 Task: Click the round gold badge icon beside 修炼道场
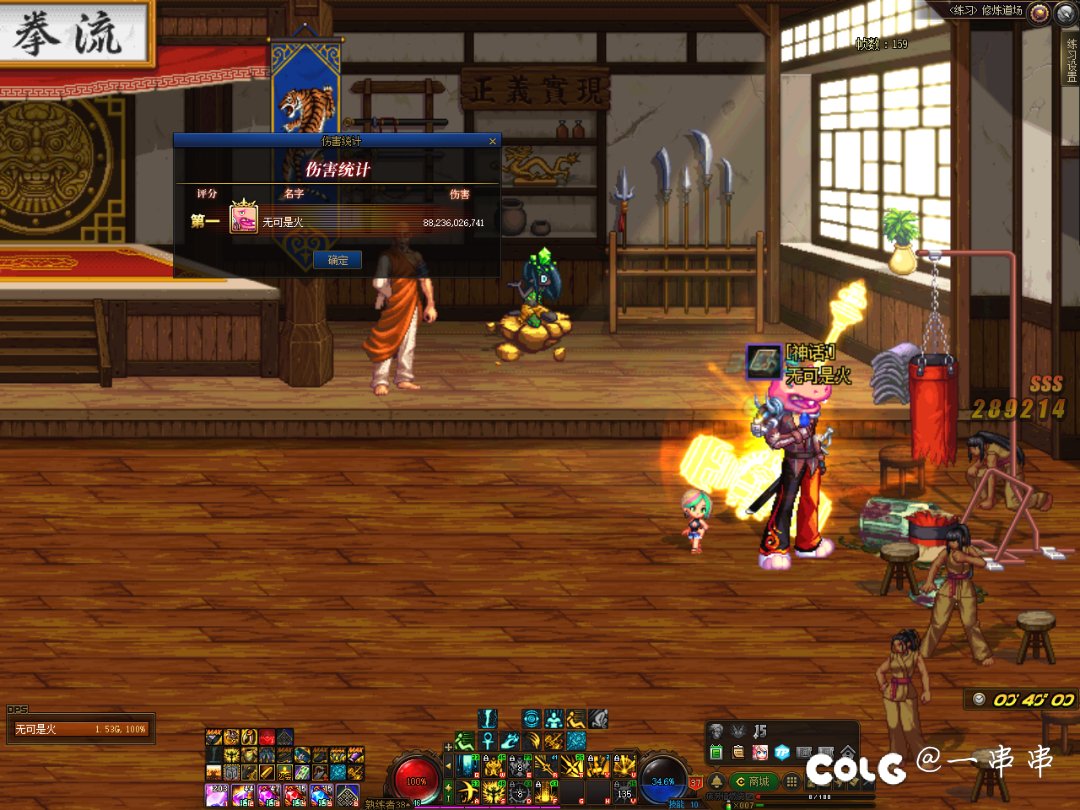pyautogui.click(x=1040, y=12)
